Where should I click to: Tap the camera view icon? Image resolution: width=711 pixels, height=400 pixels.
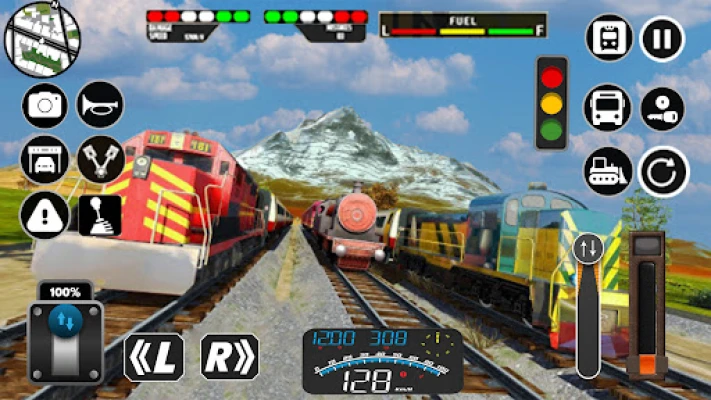44,105
